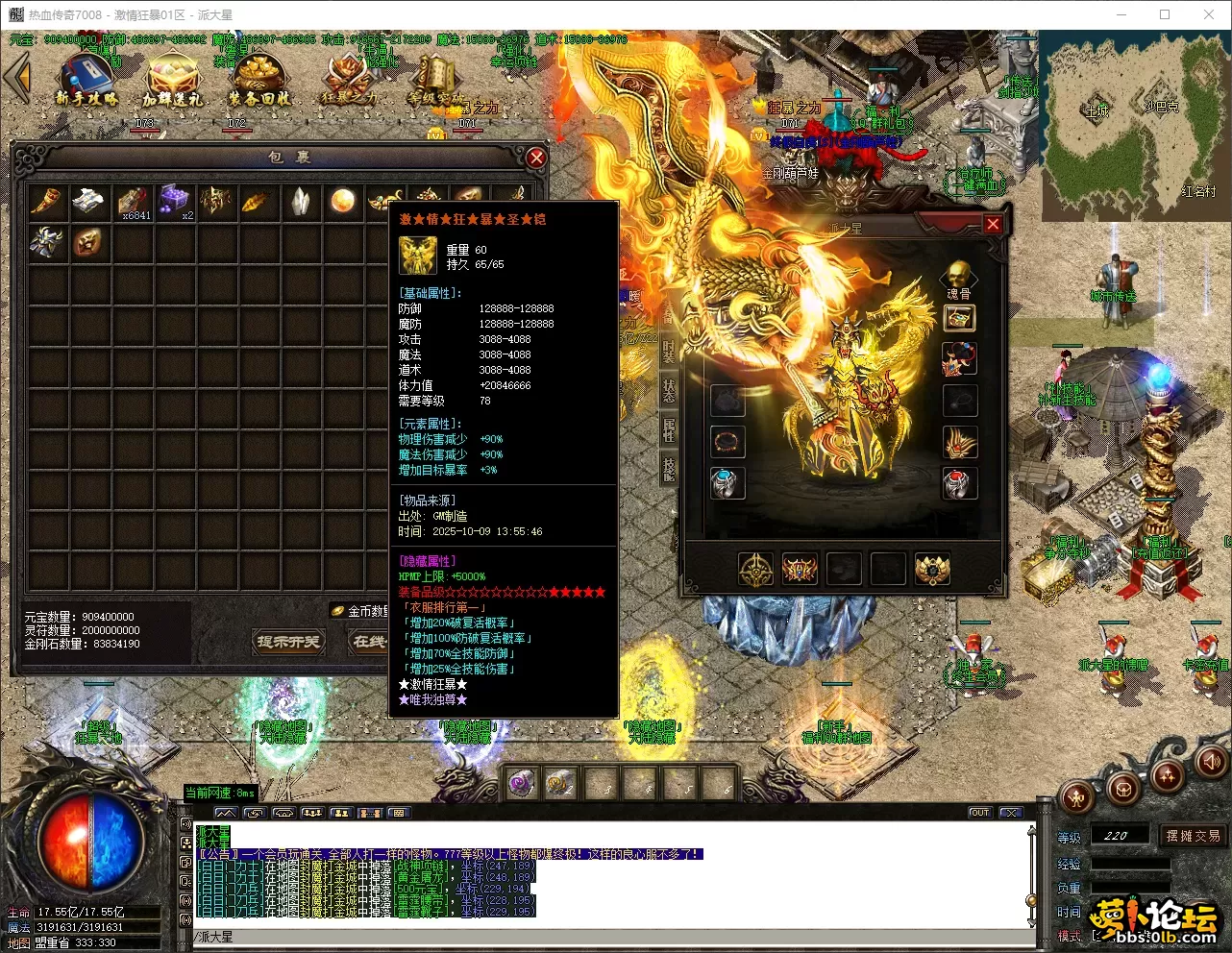The height and width of the screenshot is (953, 1232).
Task: Close the 包裹 inventory window
Action: (536, 158)
